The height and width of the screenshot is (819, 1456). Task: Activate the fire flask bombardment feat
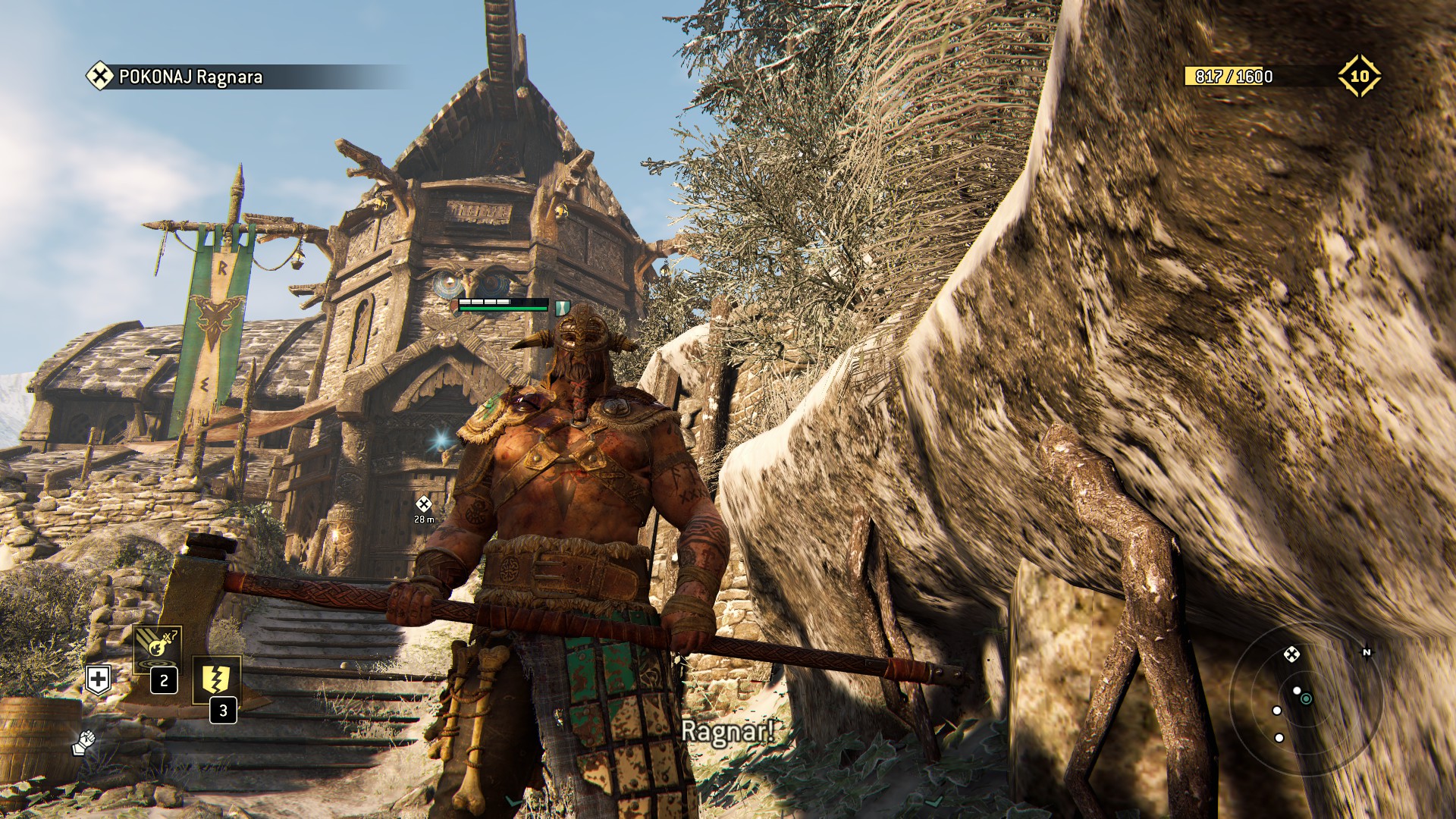point(157,648)
